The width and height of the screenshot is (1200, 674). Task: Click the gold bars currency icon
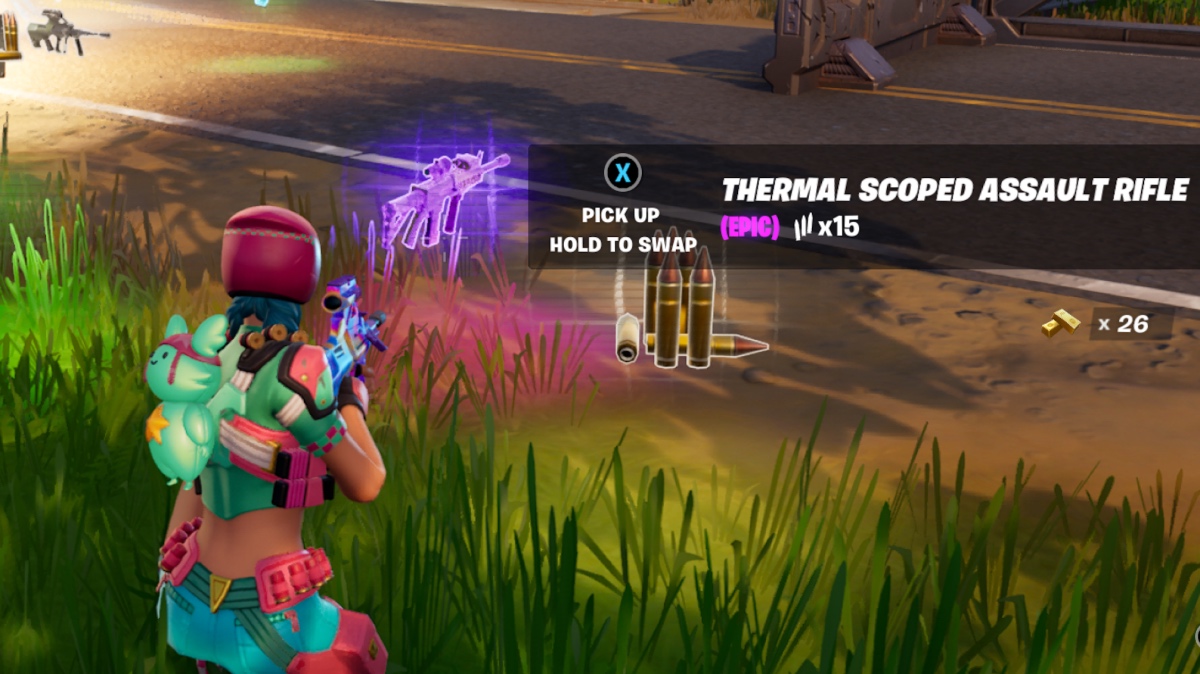(1062, 324)
